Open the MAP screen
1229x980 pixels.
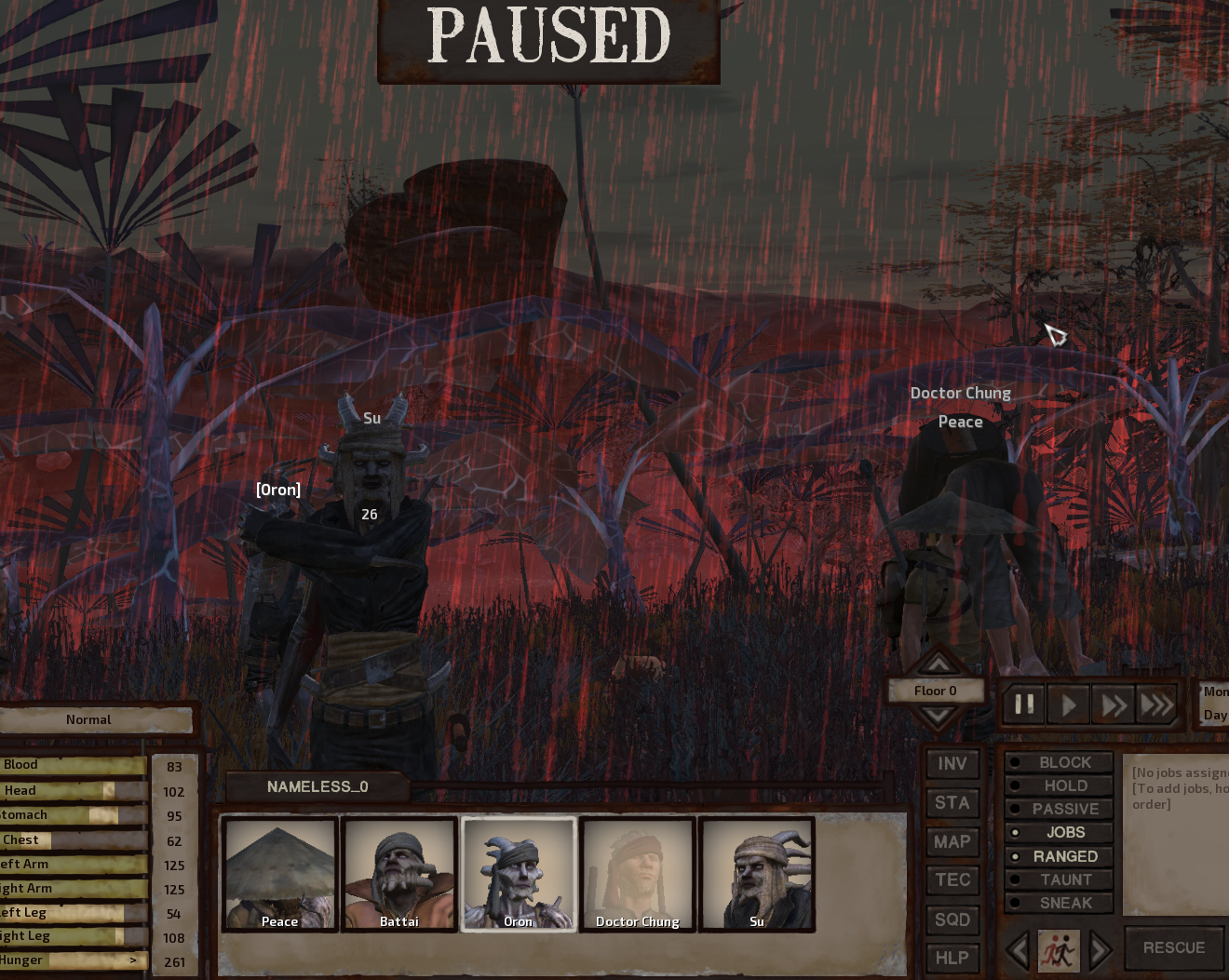click(x=952, y=842)
